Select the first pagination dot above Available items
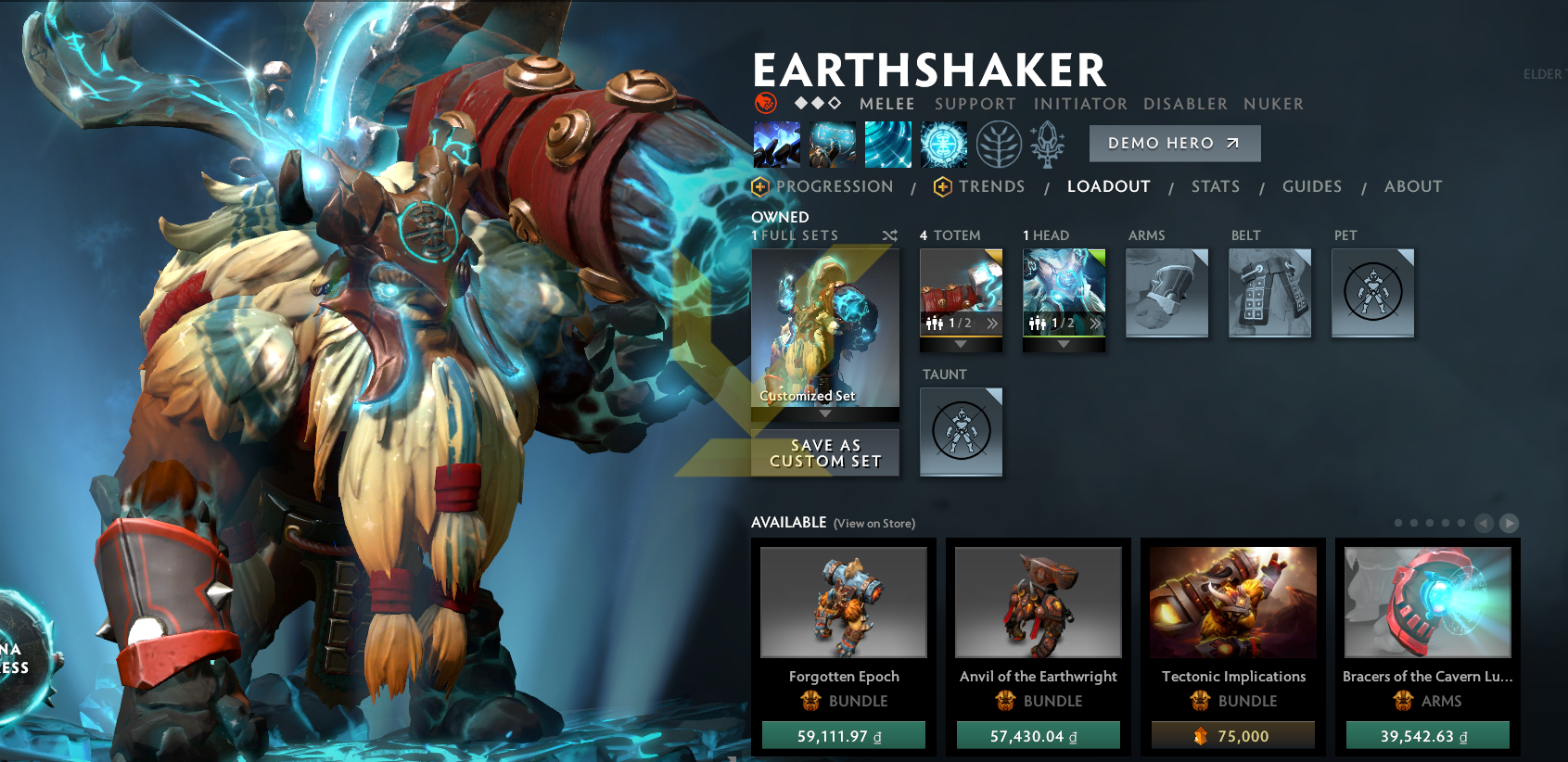Screen dimensions: 1568x762 [x=1398, y=523]
